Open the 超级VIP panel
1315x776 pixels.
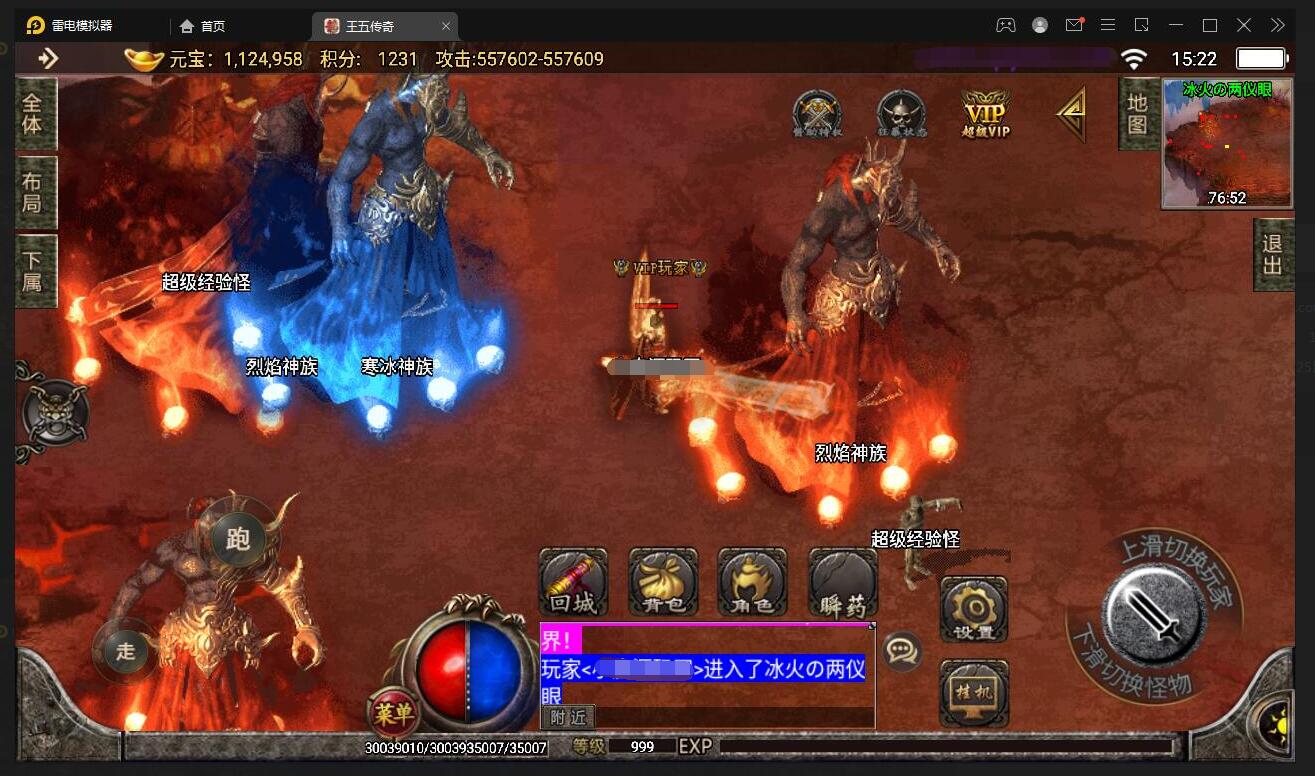coord(985,114)
